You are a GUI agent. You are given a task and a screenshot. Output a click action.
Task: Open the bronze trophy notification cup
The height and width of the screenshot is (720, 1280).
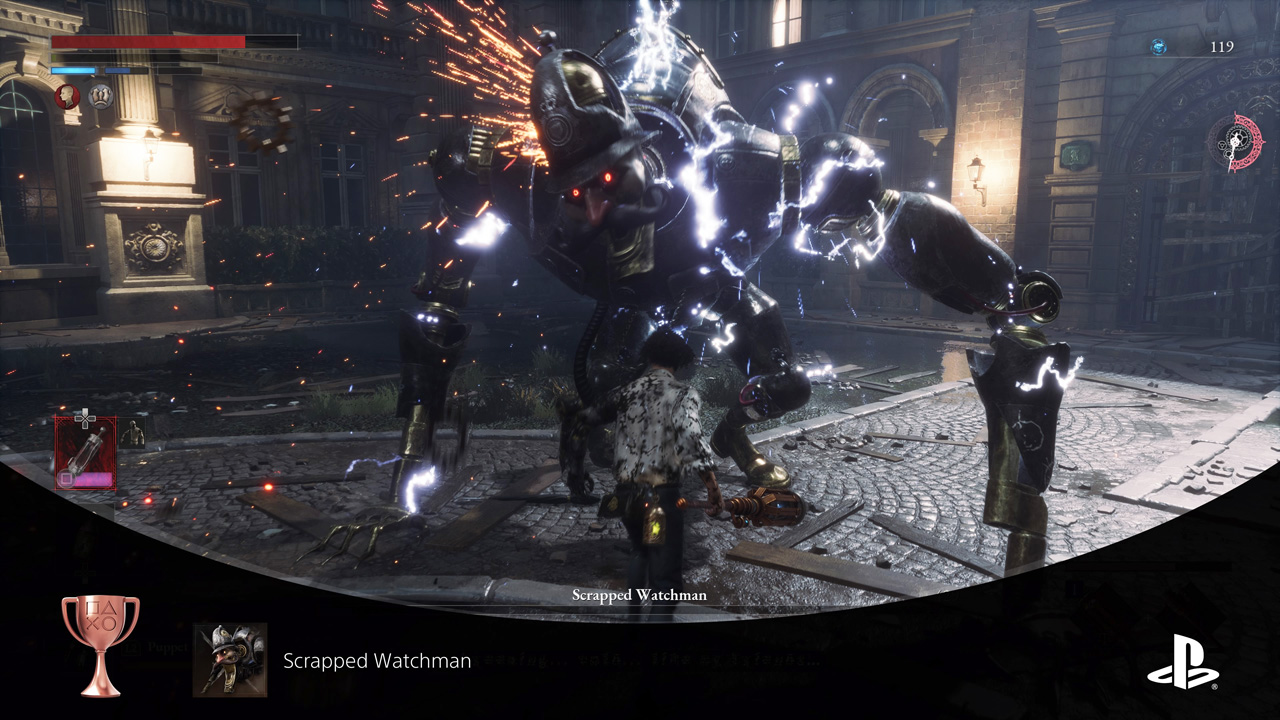(x=100, y=644)
